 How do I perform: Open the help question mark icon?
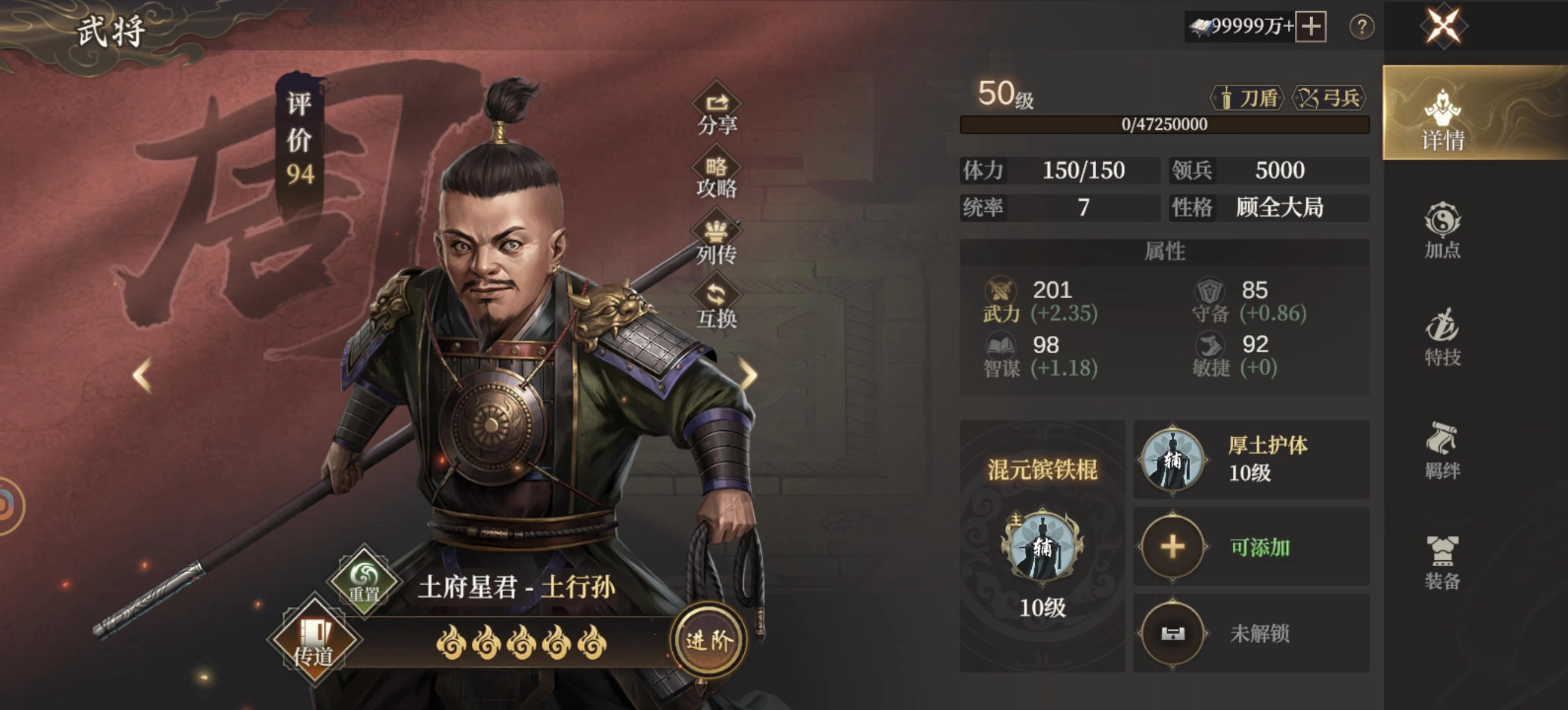1361,27
